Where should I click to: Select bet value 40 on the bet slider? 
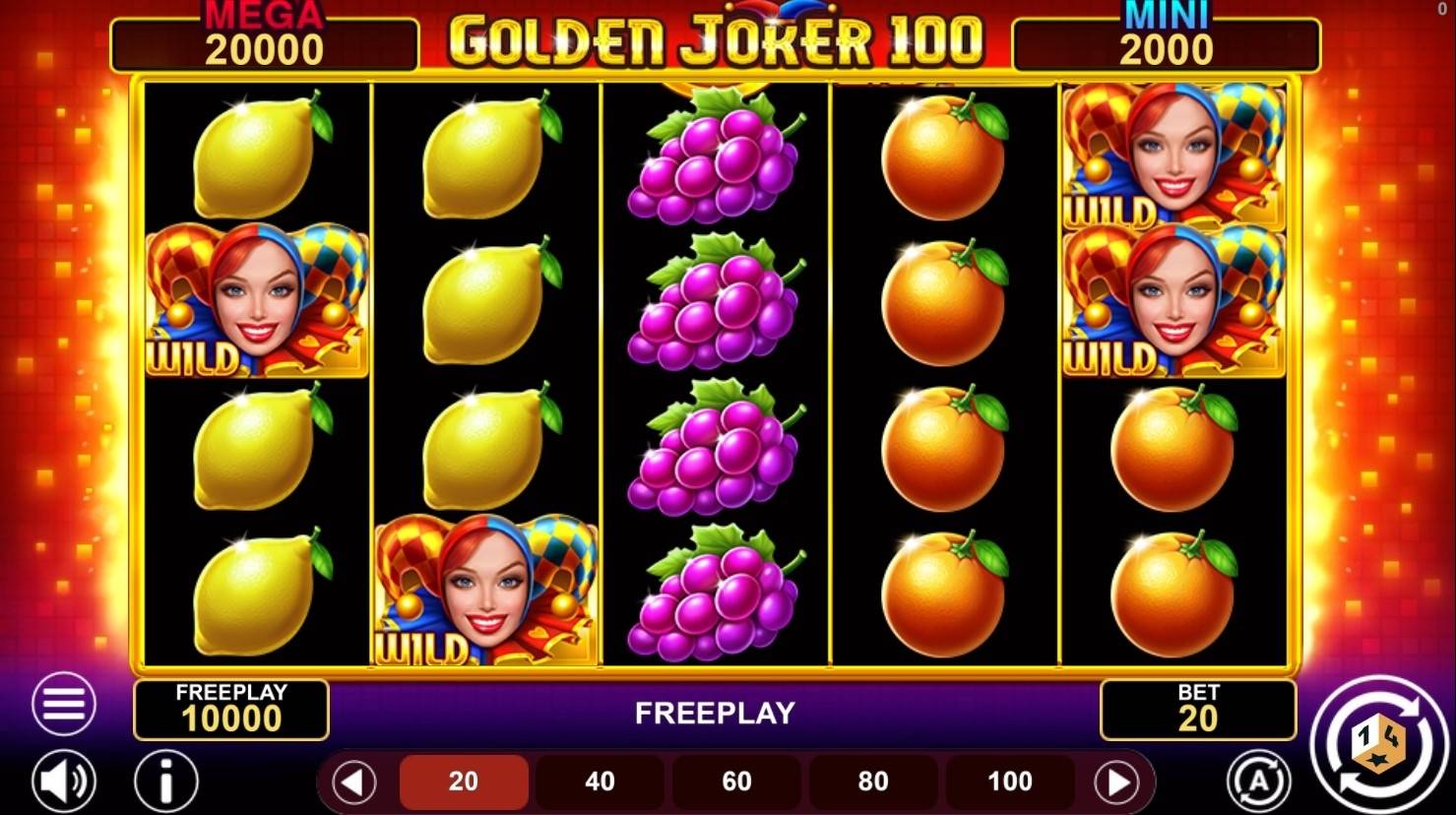tap(600, 781)
